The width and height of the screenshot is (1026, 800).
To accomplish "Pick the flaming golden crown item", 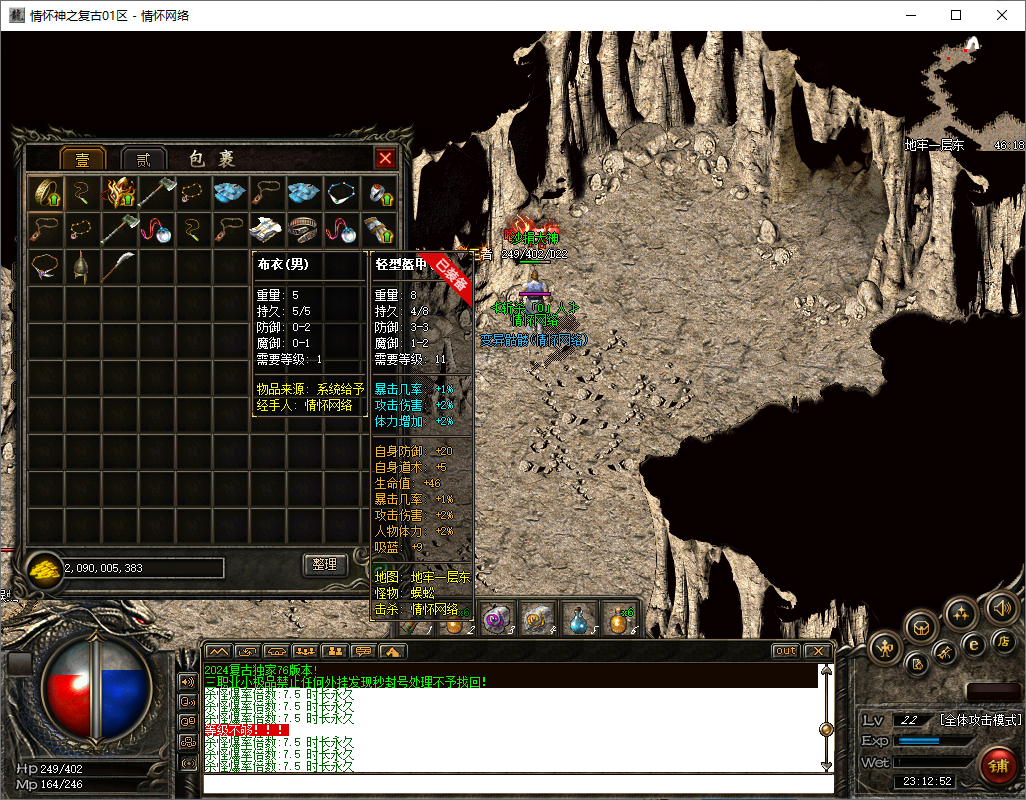I will coord(120,192).
